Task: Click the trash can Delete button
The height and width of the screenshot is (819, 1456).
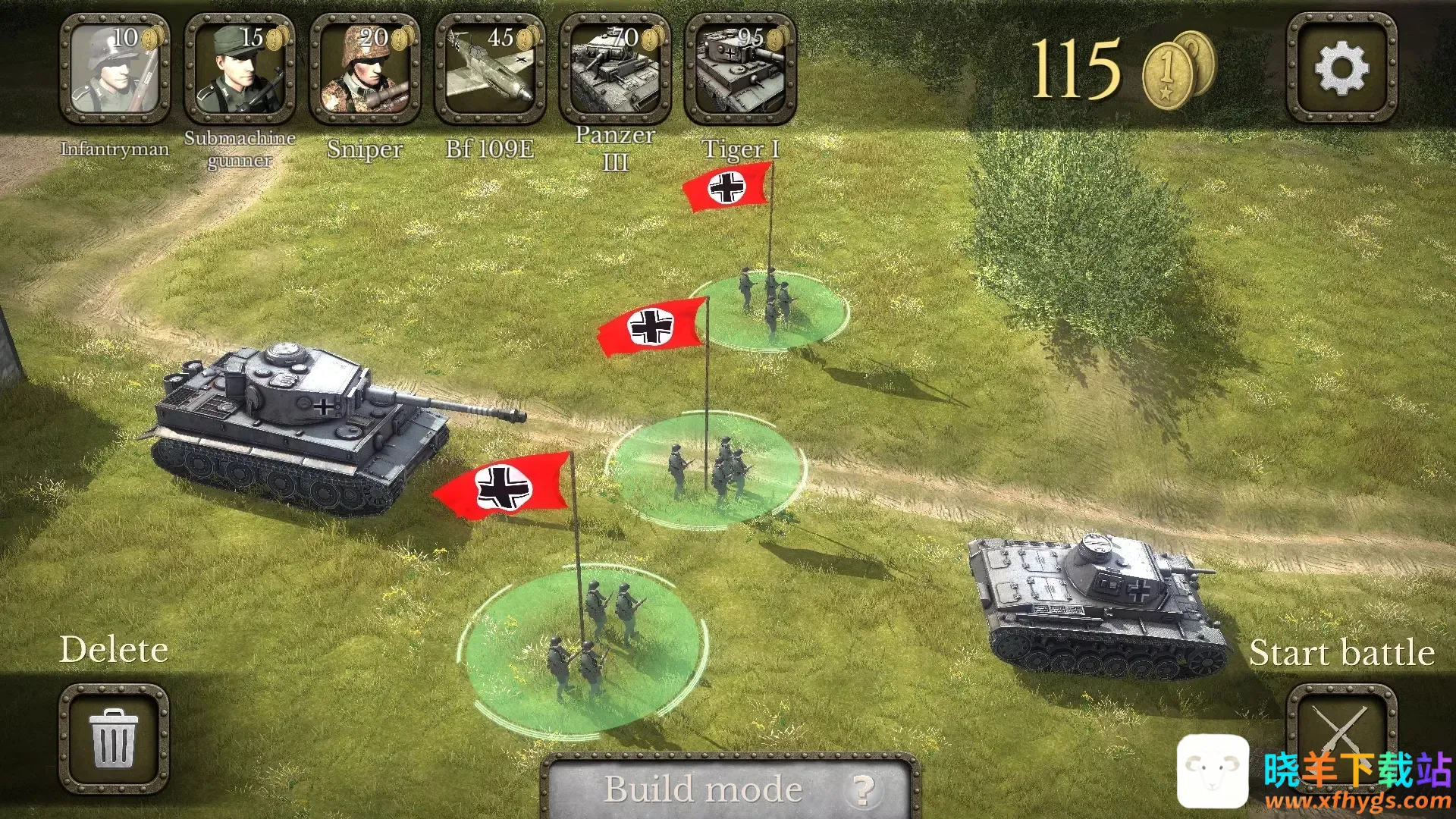Action: [114, 738]
